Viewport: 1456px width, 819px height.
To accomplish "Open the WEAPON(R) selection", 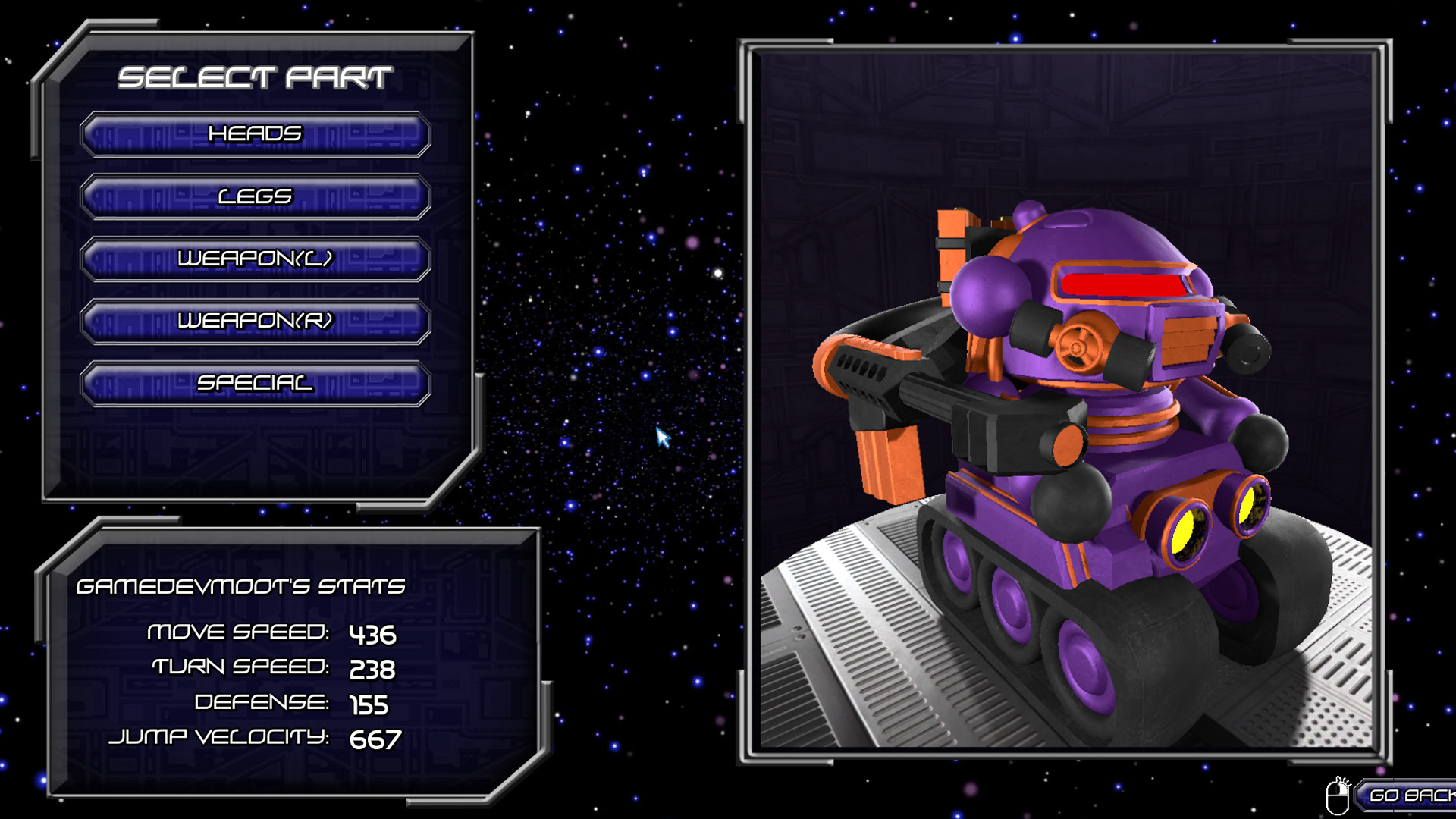I will tap(256, 322).
